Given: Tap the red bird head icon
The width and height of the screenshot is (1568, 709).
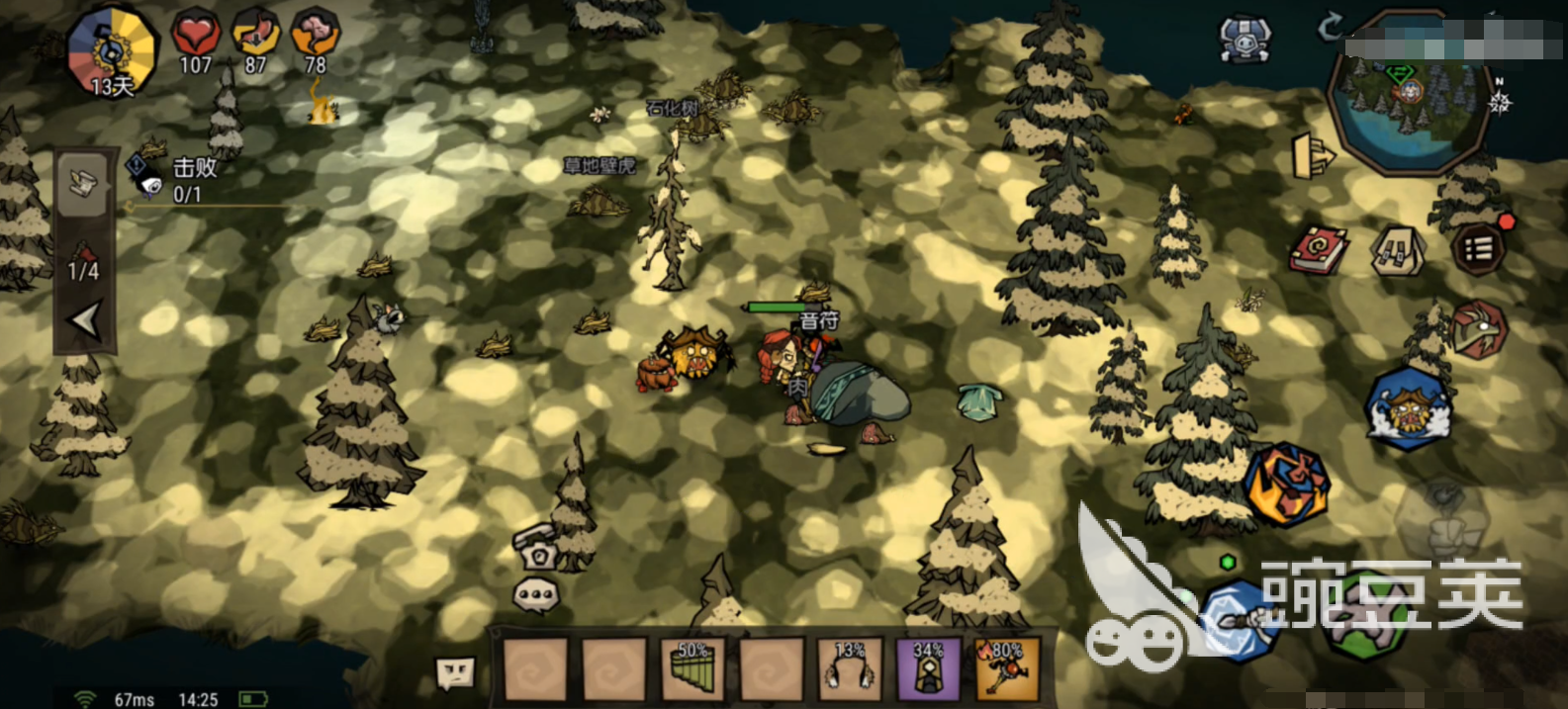Looking at the screenshot, I should click(x=1478, y=329).
